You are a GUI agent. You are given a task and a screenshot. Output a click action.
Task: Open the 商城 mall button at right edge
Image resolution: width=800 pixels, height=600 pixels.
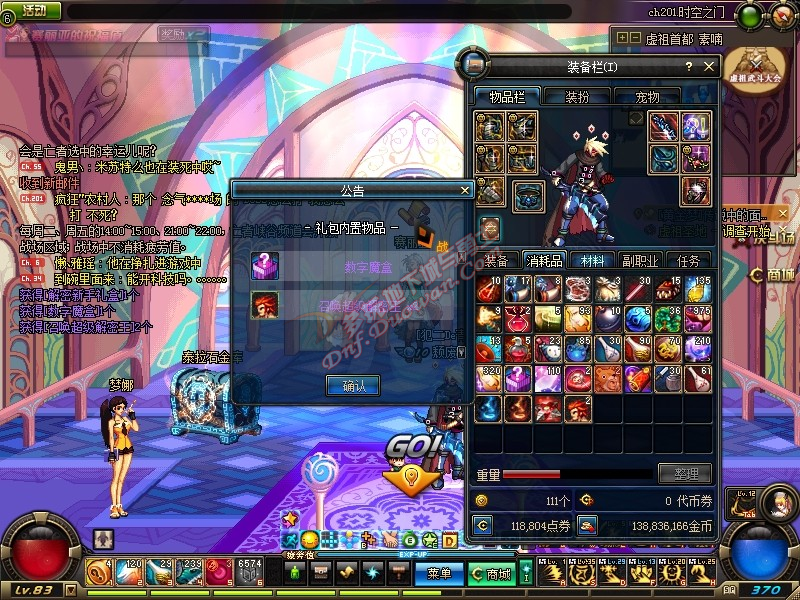pyautogui.click(x=773, y=274)
